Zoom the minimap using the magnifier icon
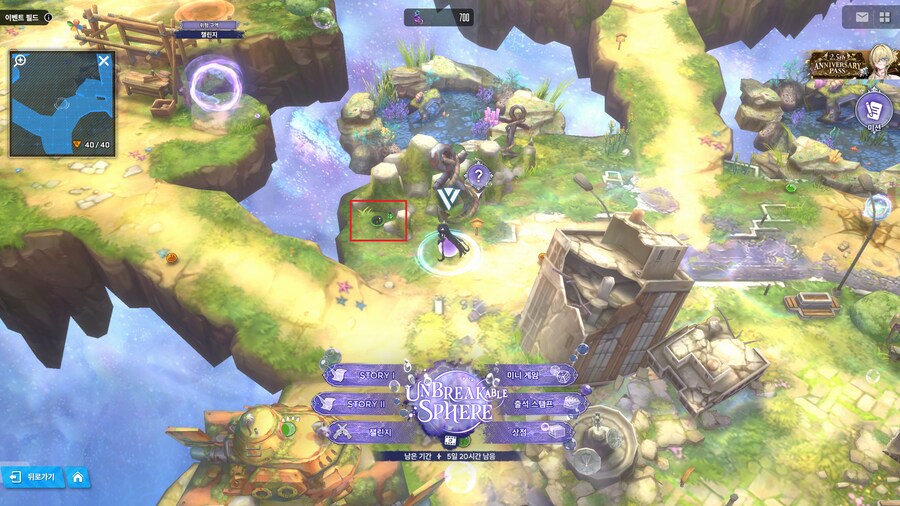Image resolution: width=900 pixels, height=506 pixels. pos(21,61)
